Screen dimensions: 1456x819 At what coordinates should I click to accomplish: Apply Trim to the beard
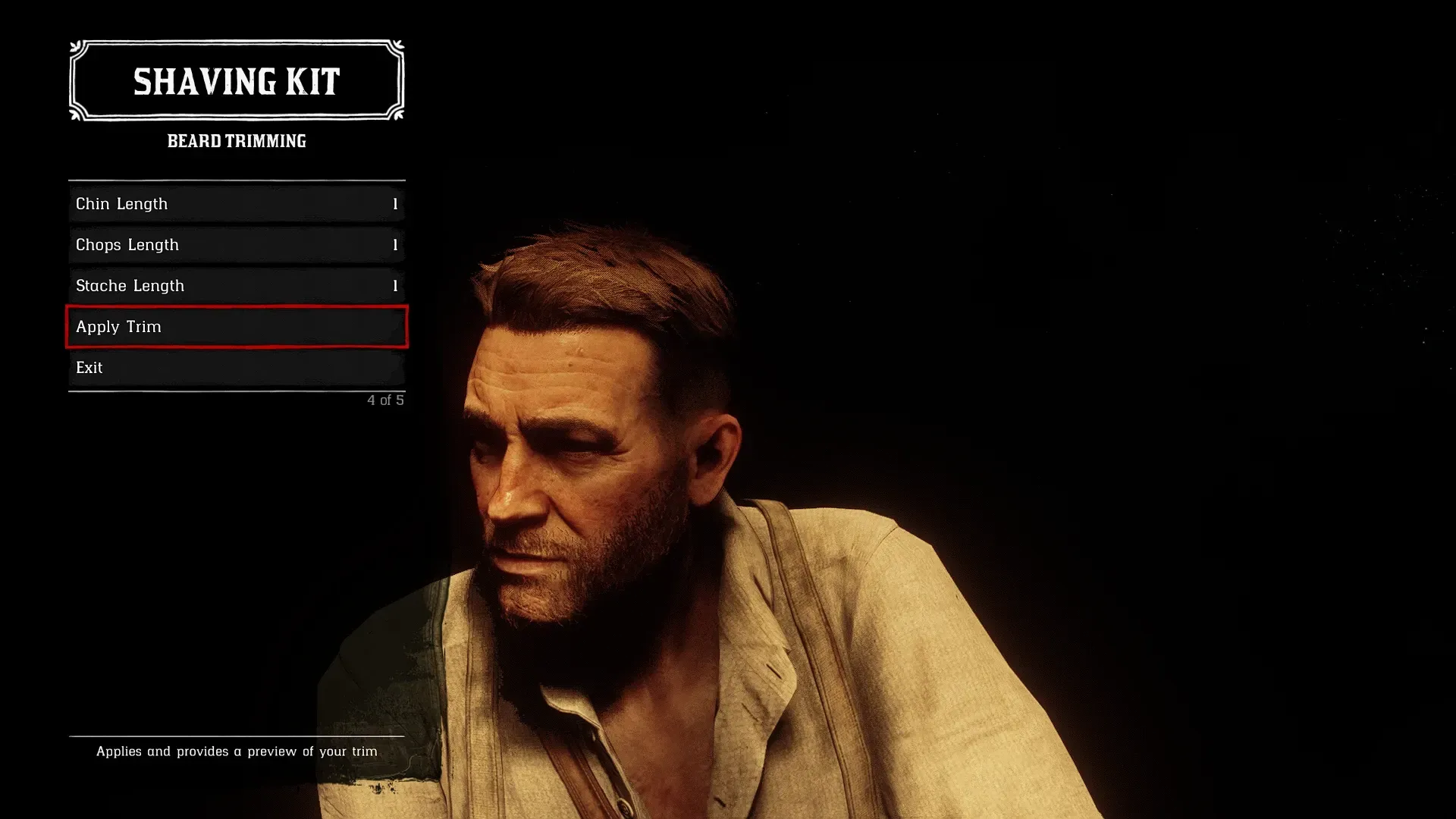point(236,327)
